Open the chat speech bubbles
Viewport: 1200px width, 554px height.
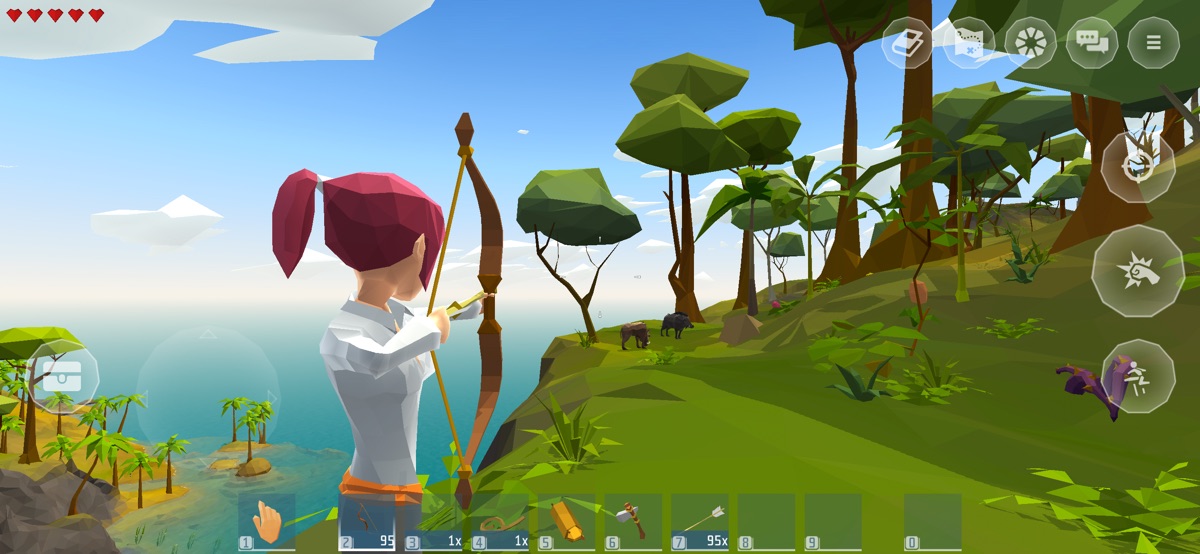point(1092,43)
